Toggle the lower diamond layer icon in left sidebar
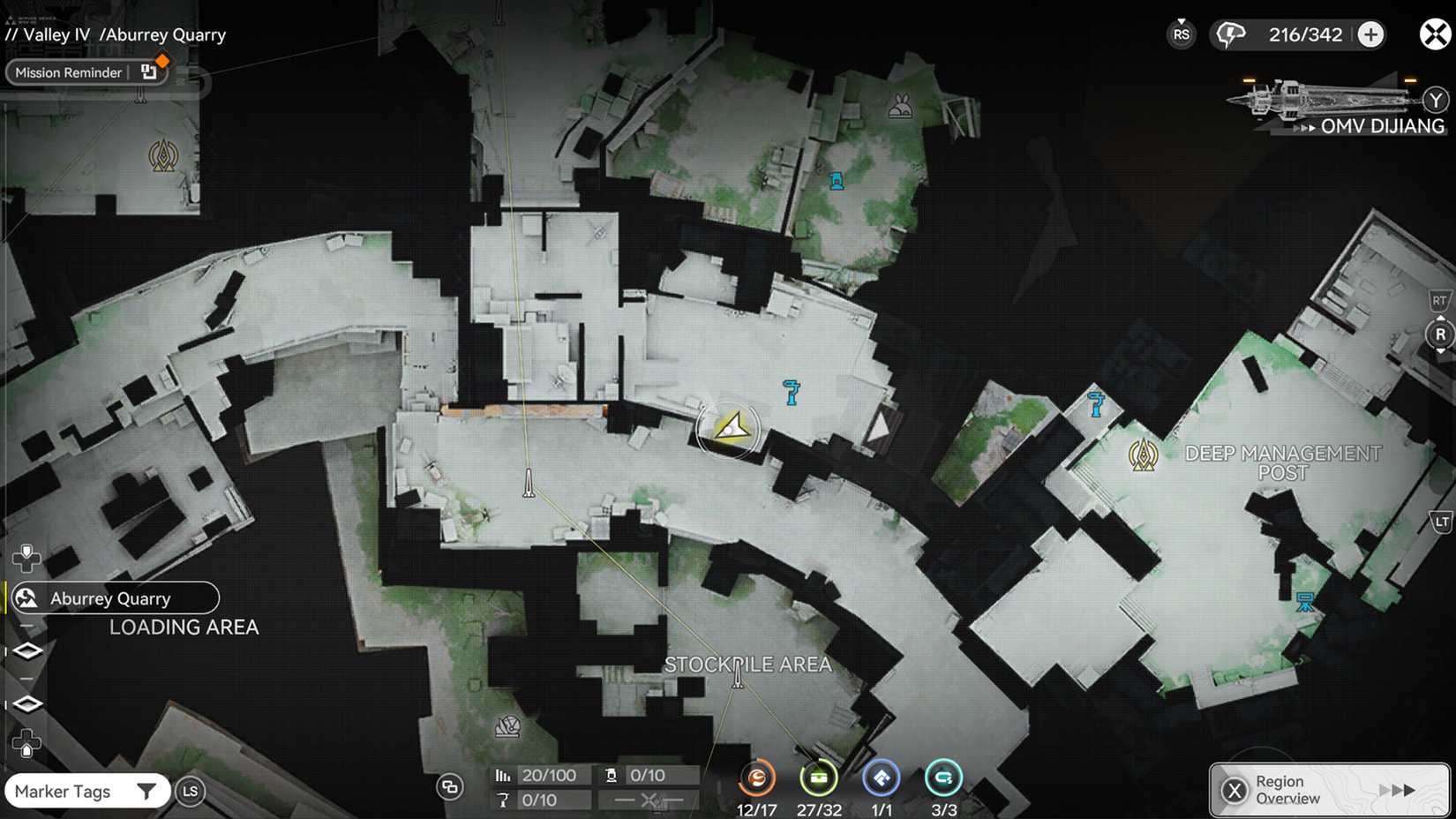The width and height of the screenshot is (1456, 819). (x=27, y=703)
